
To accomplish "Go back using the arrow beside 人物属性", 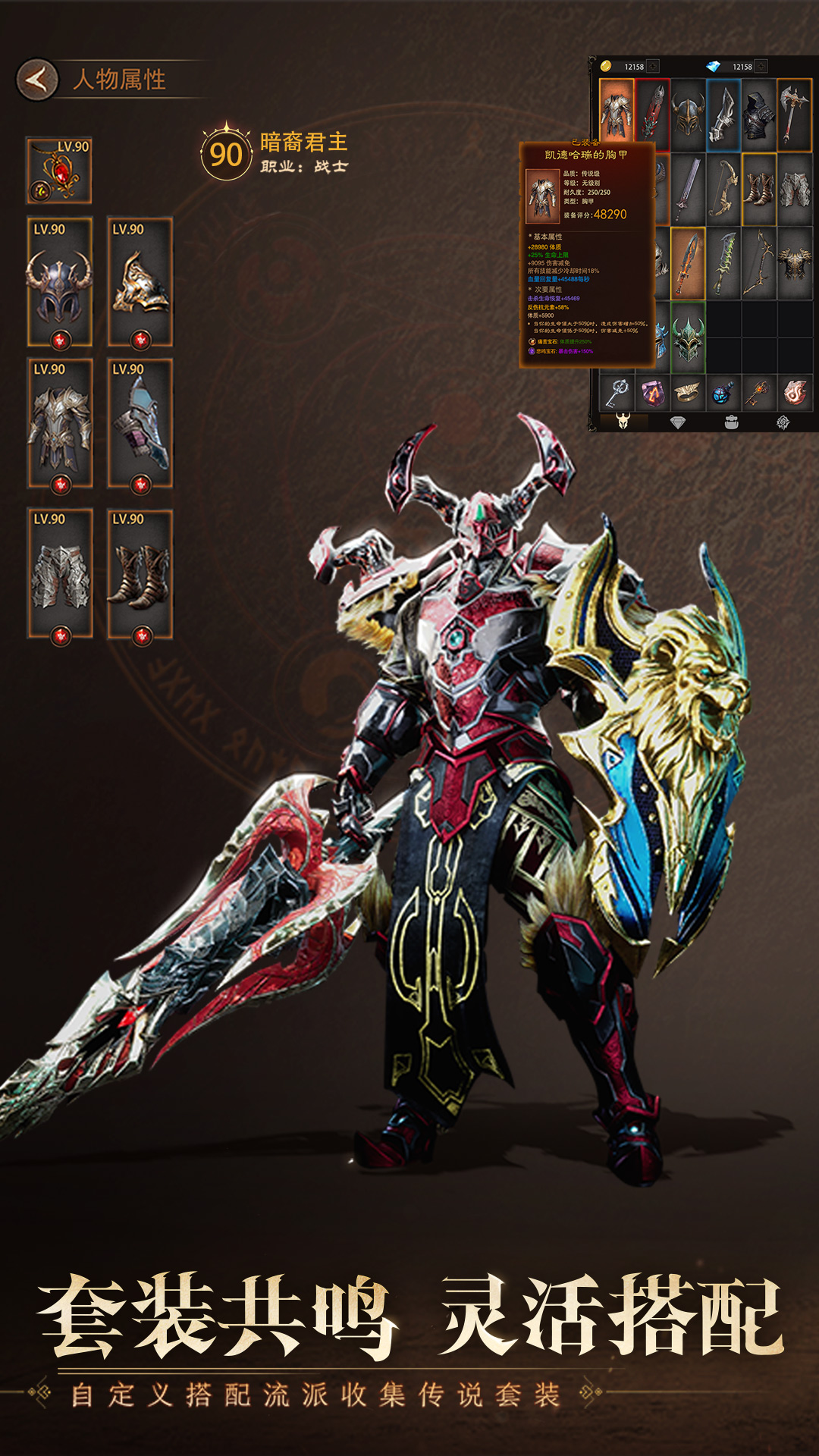I will [36, 80].
